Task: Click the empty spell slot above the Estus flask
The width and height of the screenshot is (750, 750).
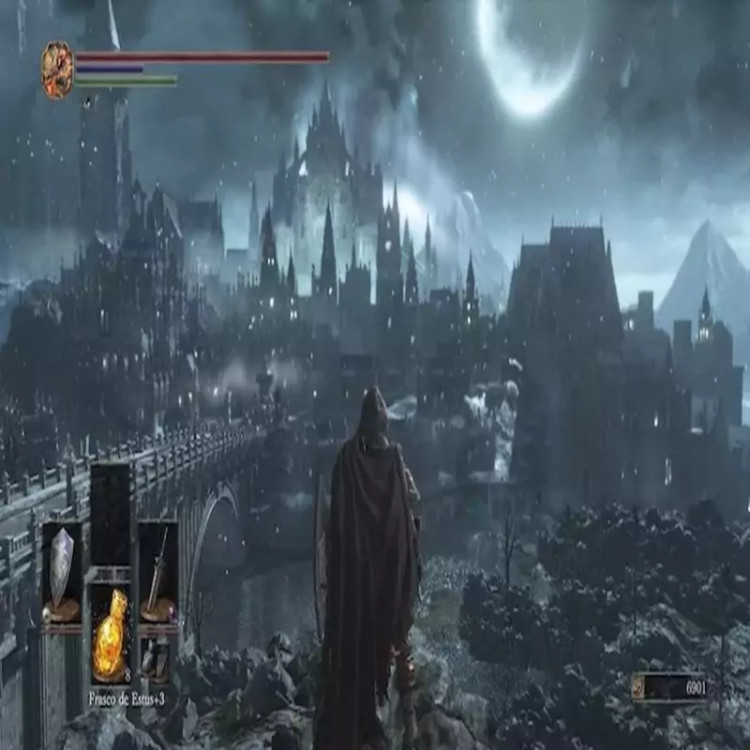Action: pos(110,513)
